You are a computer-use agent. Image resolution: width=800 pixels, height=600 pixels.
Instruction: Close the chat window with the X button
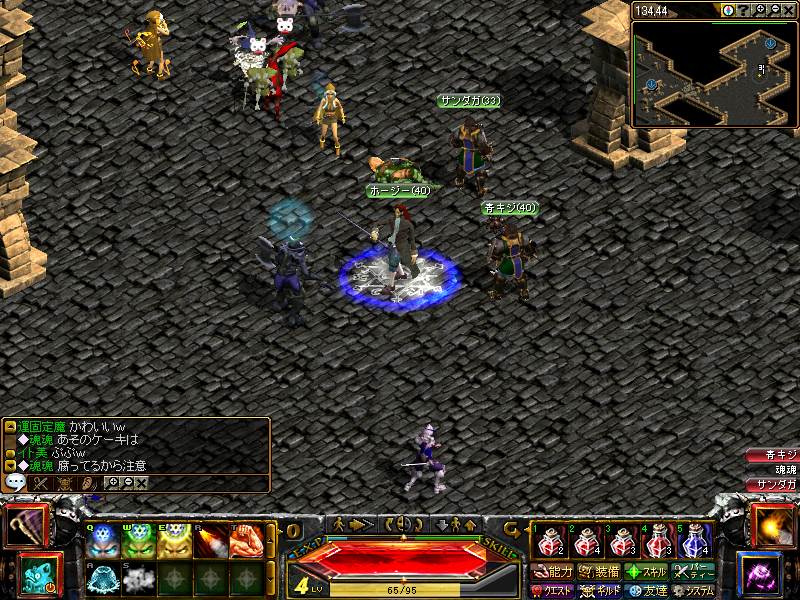(x=141, y=483)
